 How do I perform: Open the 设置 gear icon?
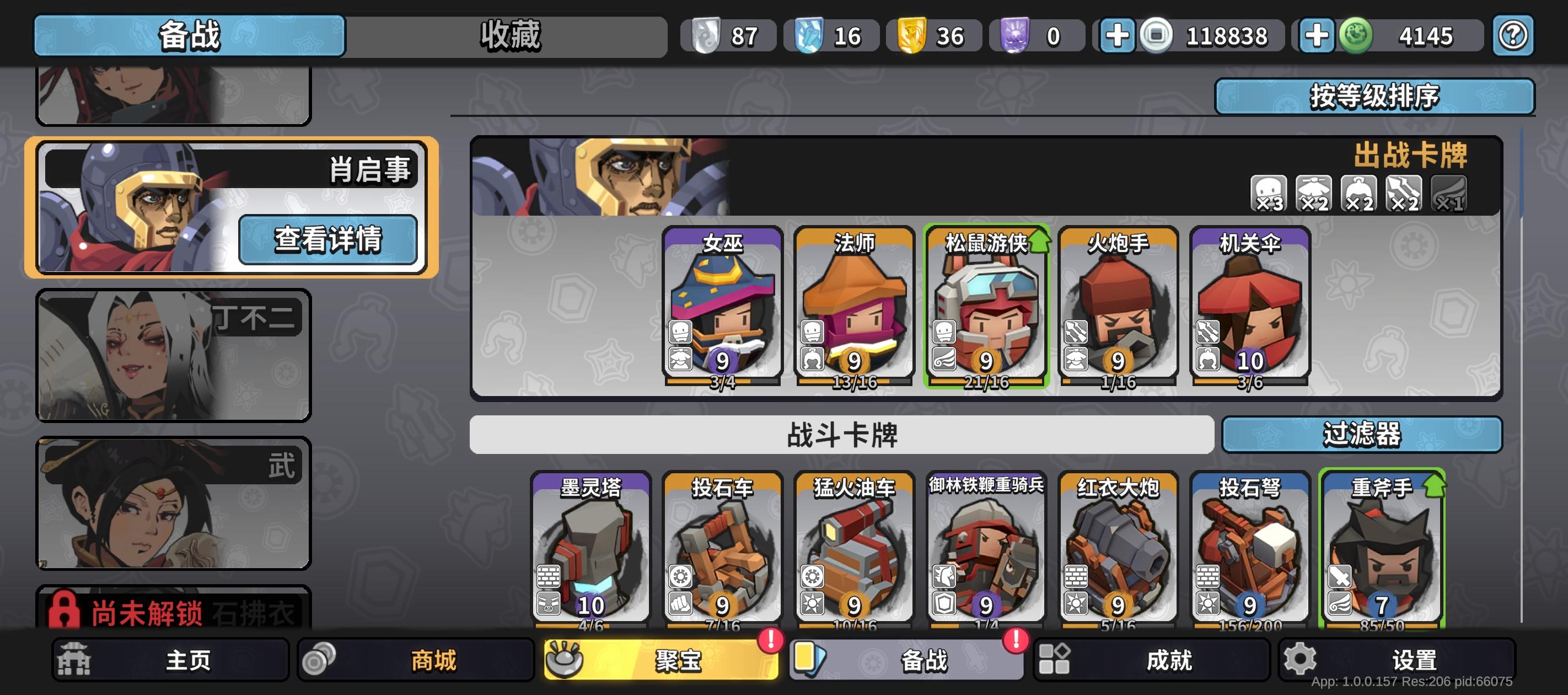[1299, 659]
